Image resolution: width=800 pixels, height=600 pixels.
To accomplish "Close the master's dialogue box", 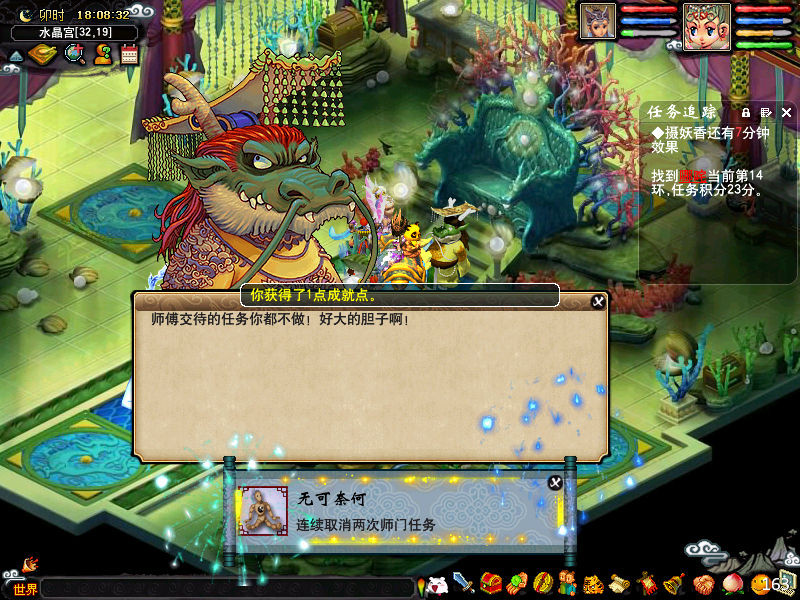I will [598, 301].
